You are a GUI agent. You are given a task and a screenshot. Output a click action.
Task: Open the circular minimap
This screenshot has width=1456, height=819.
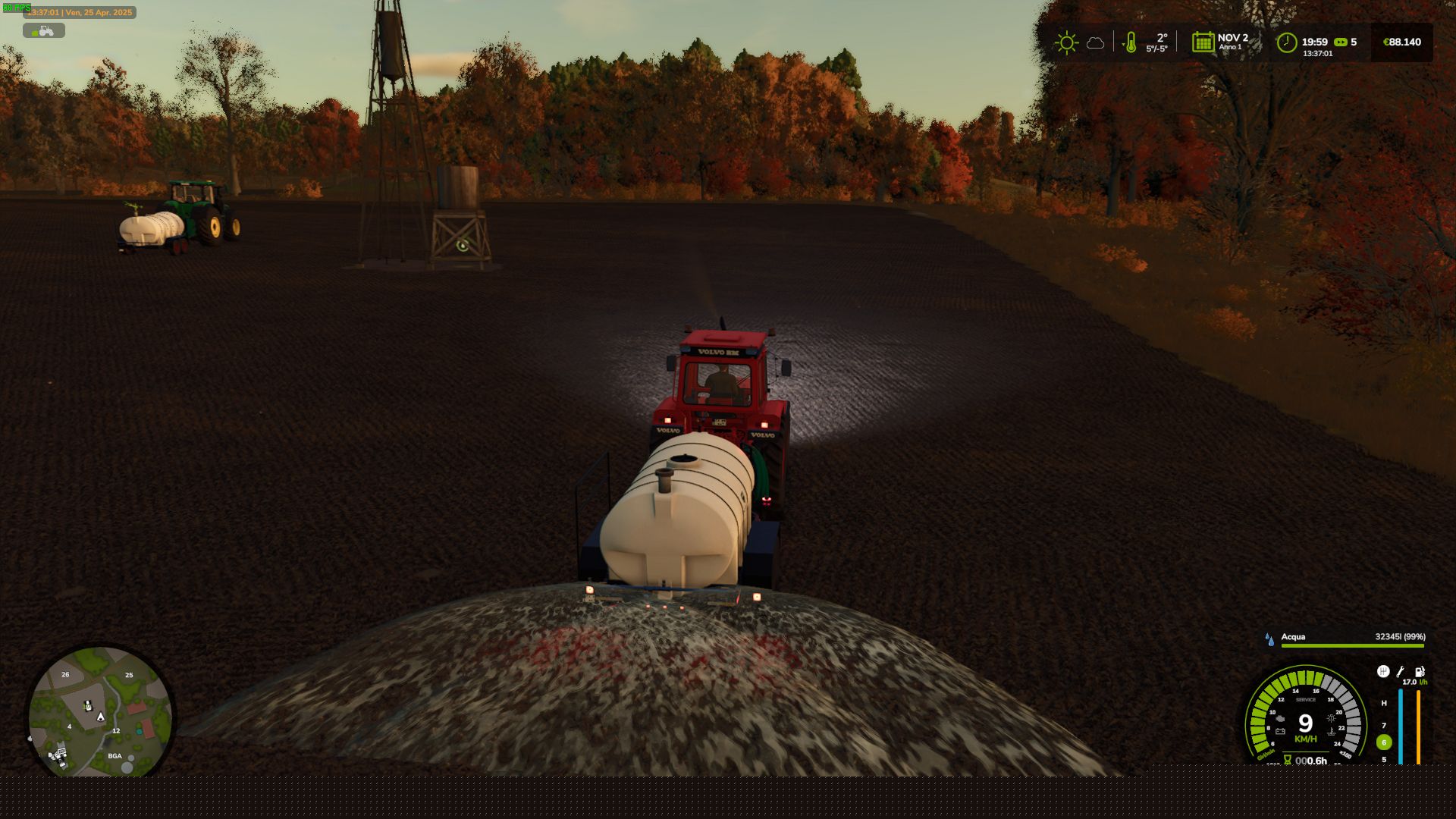(x=101, y=714)
